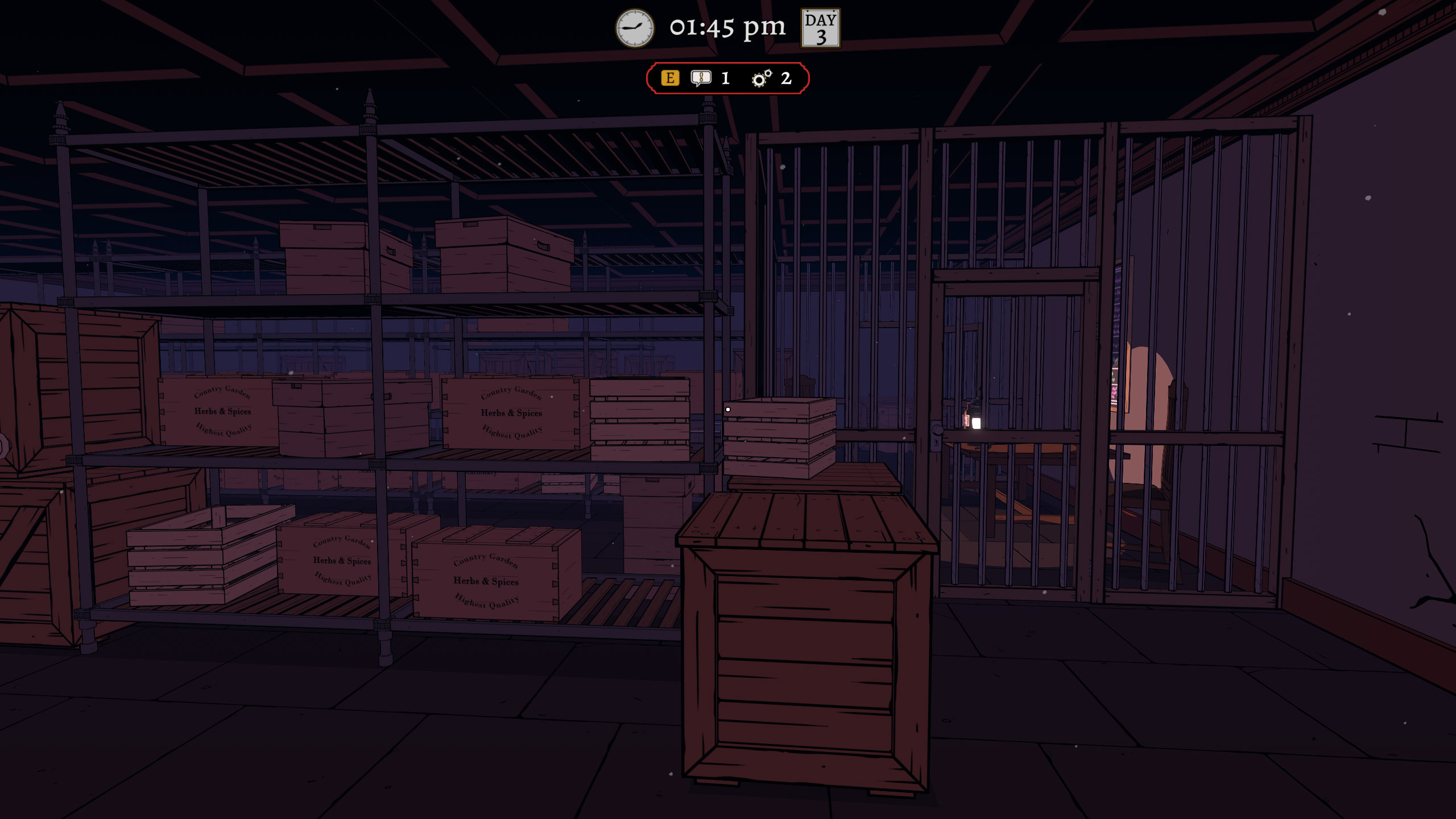Select the gears icon in the tracker
The width and height of the screenshot is (1456, 819).
point(762,78)
